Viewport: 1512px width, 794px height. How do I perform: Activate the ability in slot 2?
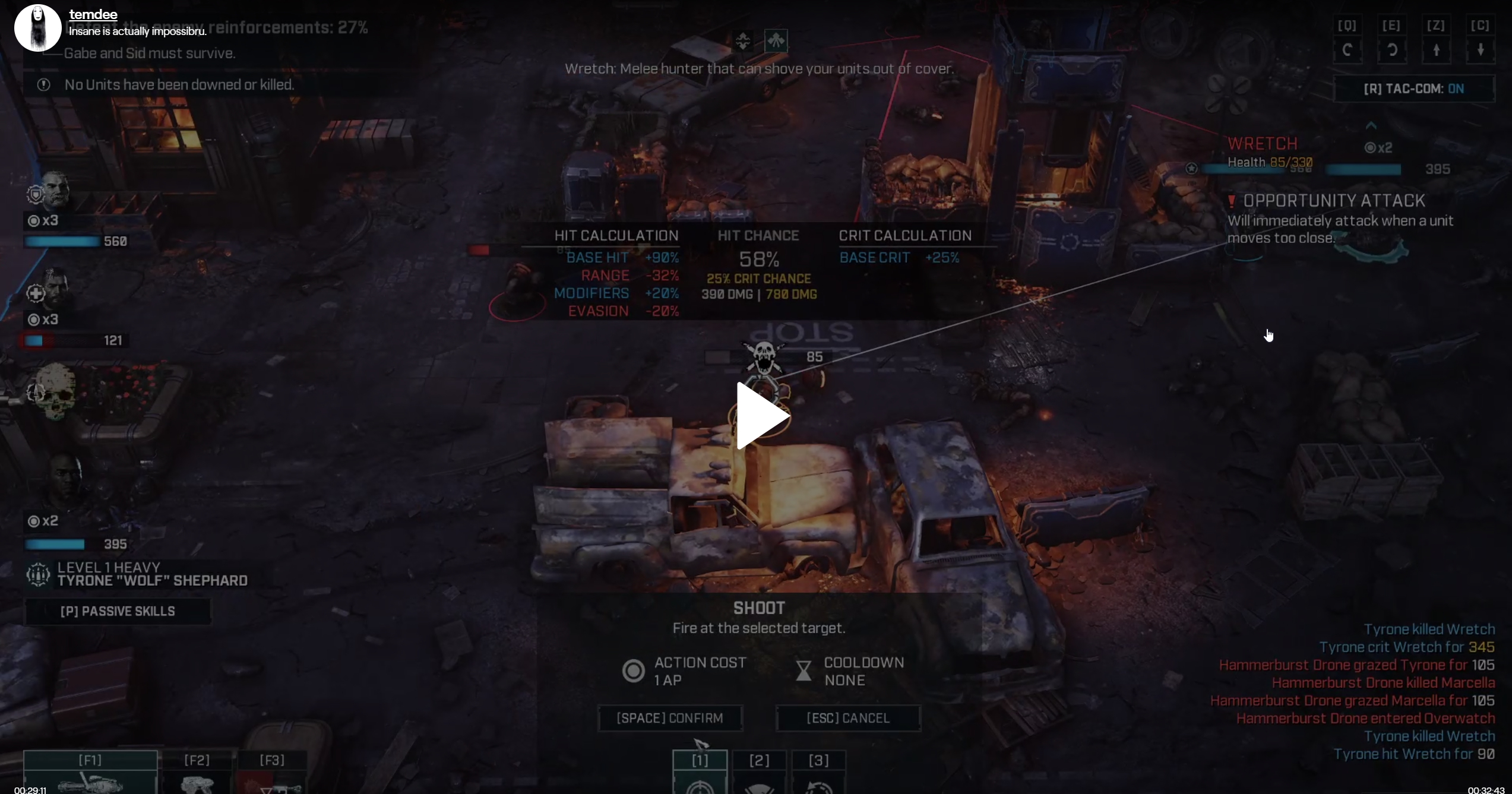pyautogui.click(x=759, y=773)
